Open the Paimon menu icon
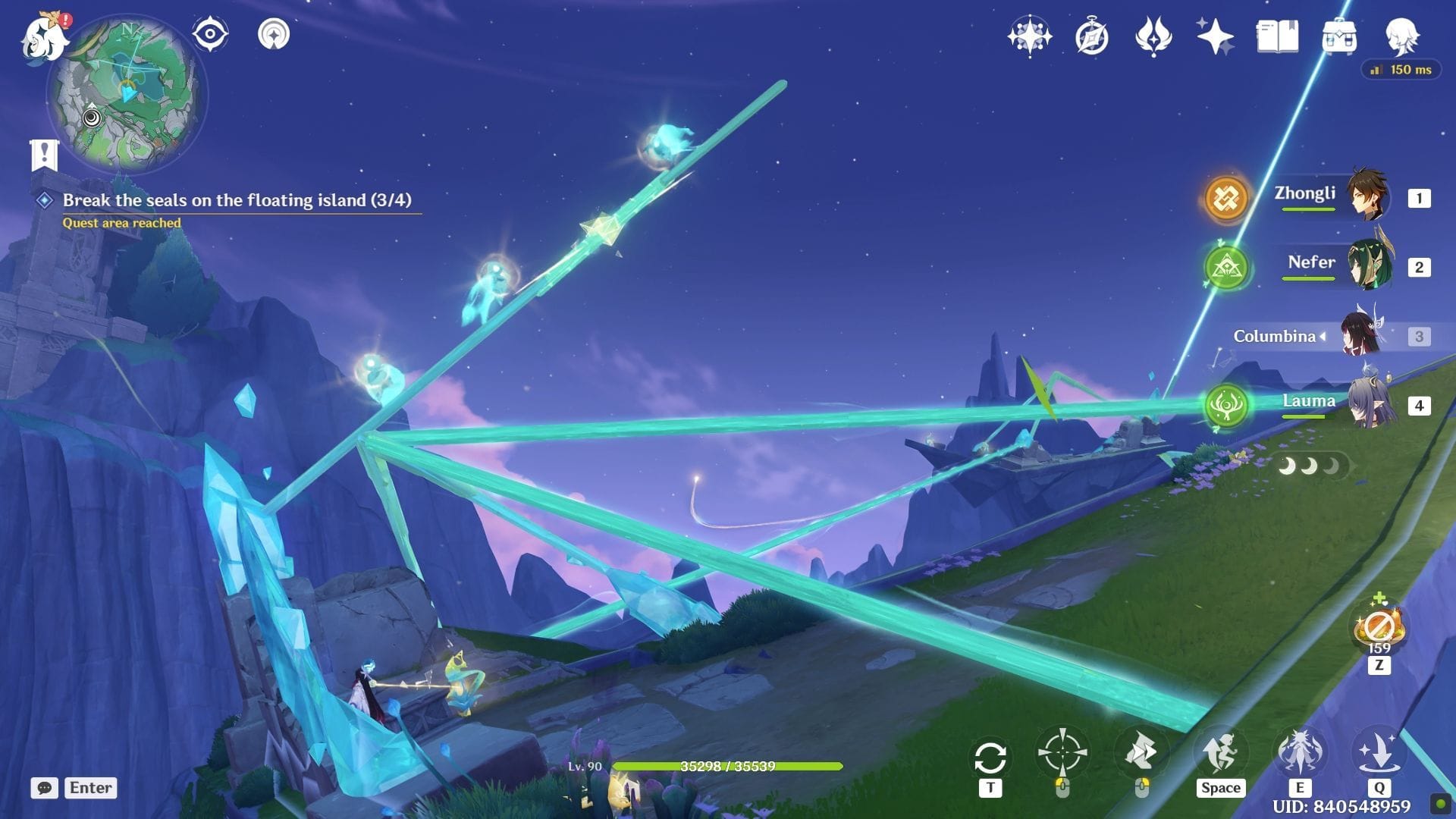This screenshot has height=819, width=1456. coord(44,38)
